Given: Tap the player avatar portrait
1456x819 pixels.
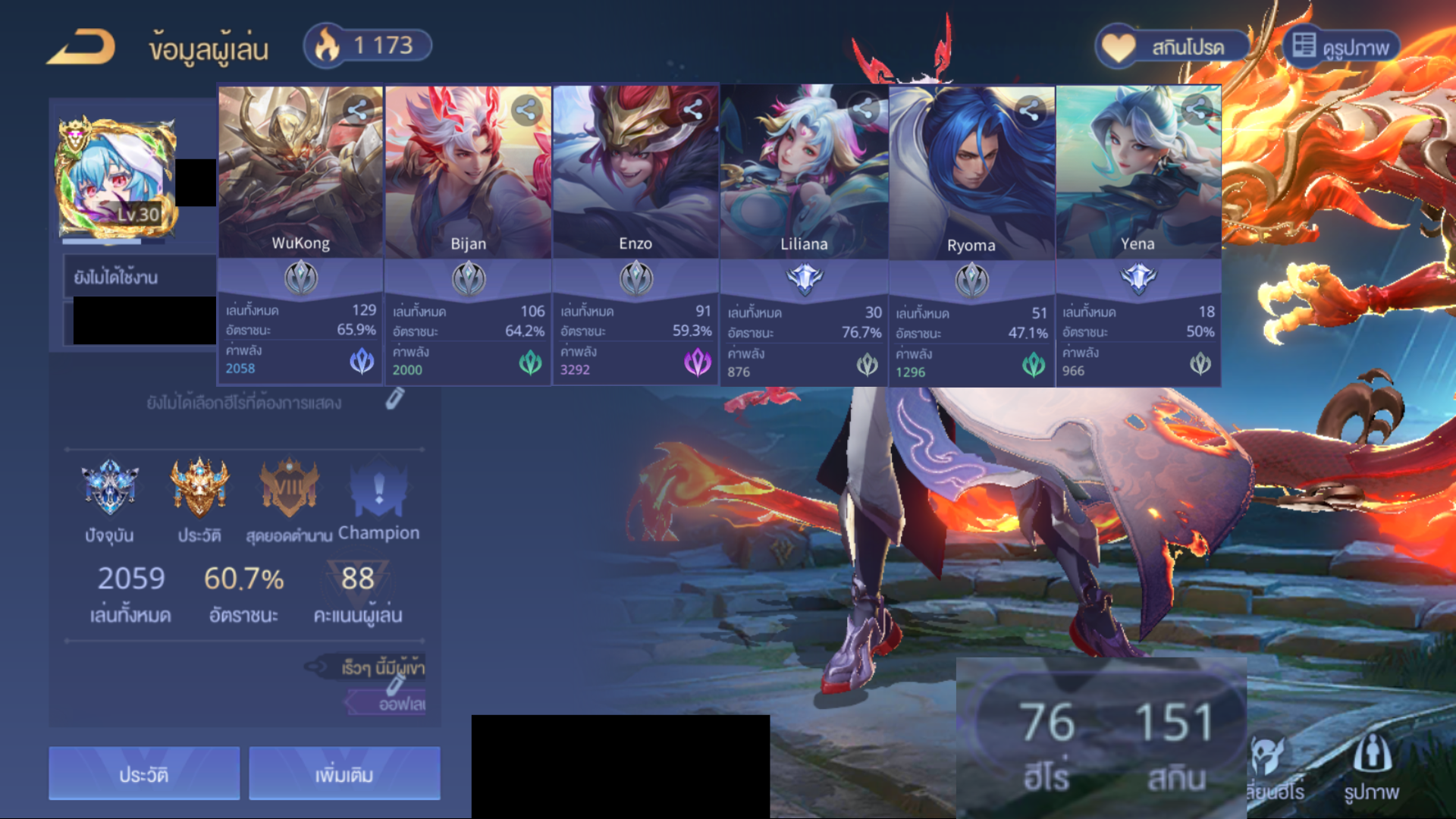Looking at the screenshot, I should 115,179.
